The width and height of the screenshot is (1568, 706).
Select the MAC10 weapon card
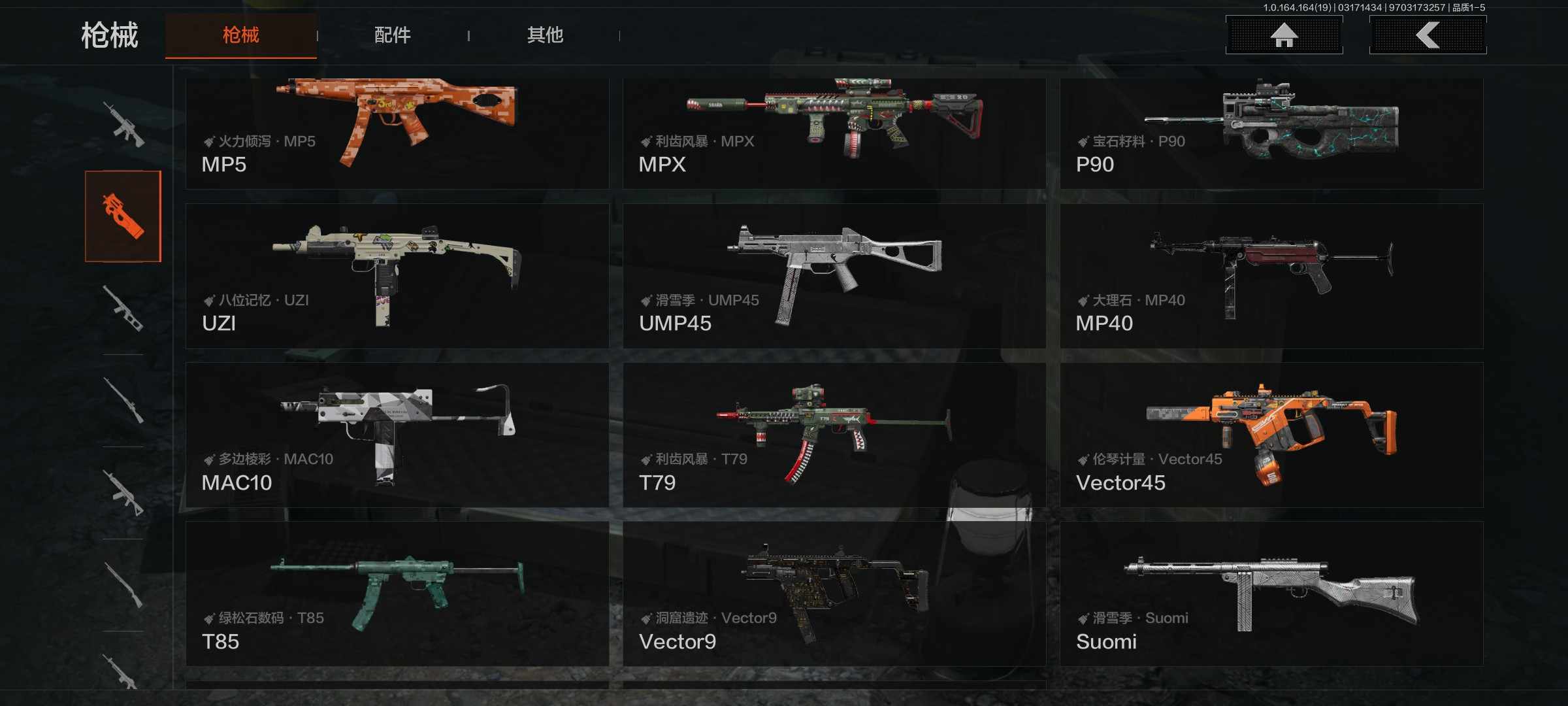coord(397,435)
